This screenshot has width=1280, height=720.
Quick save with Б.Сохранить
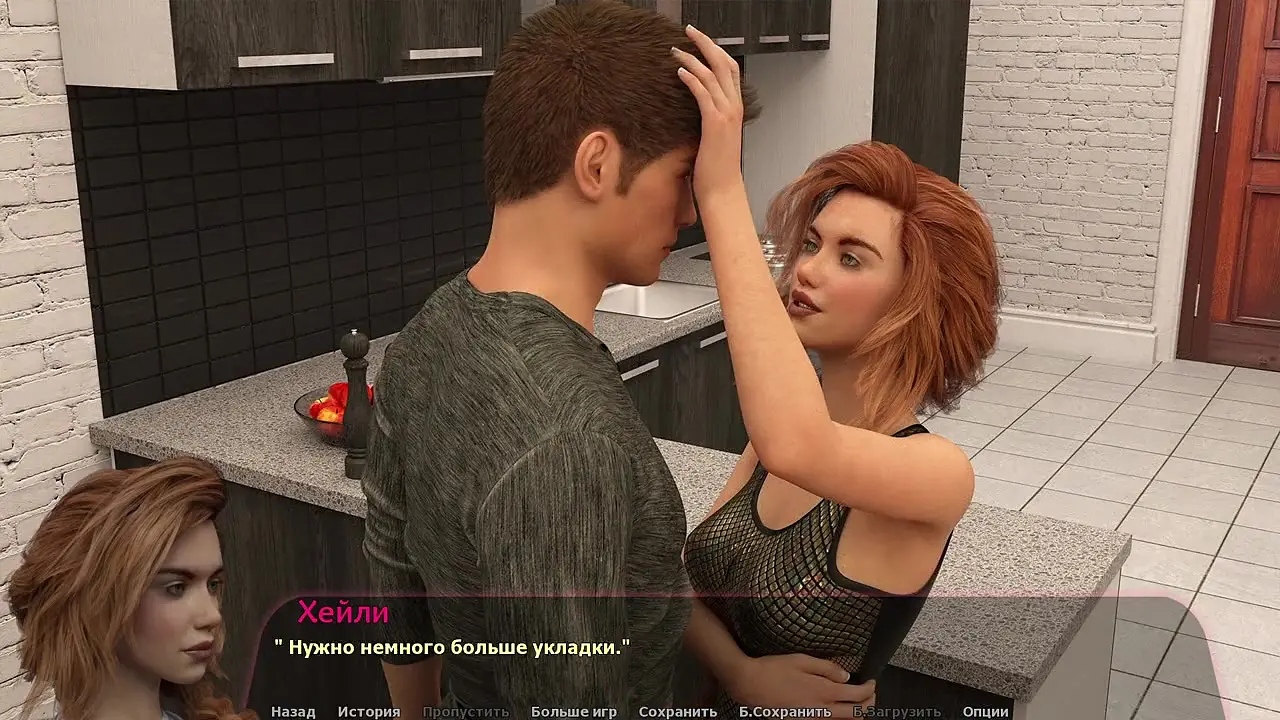pyautogui.click(x=785, y=712)
